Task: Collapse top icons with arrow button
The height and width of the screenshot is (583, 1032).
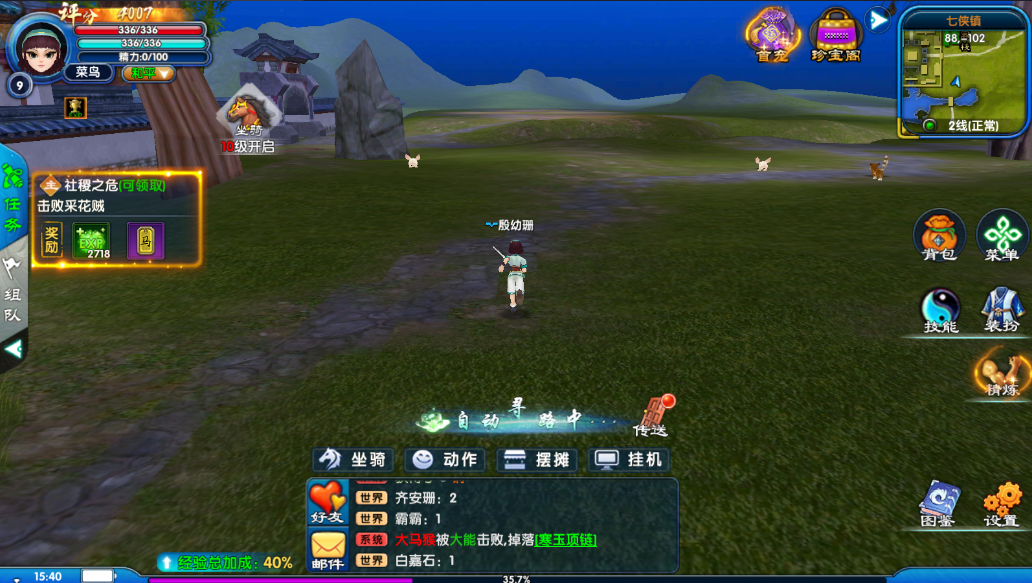Action: pos(878,20)
